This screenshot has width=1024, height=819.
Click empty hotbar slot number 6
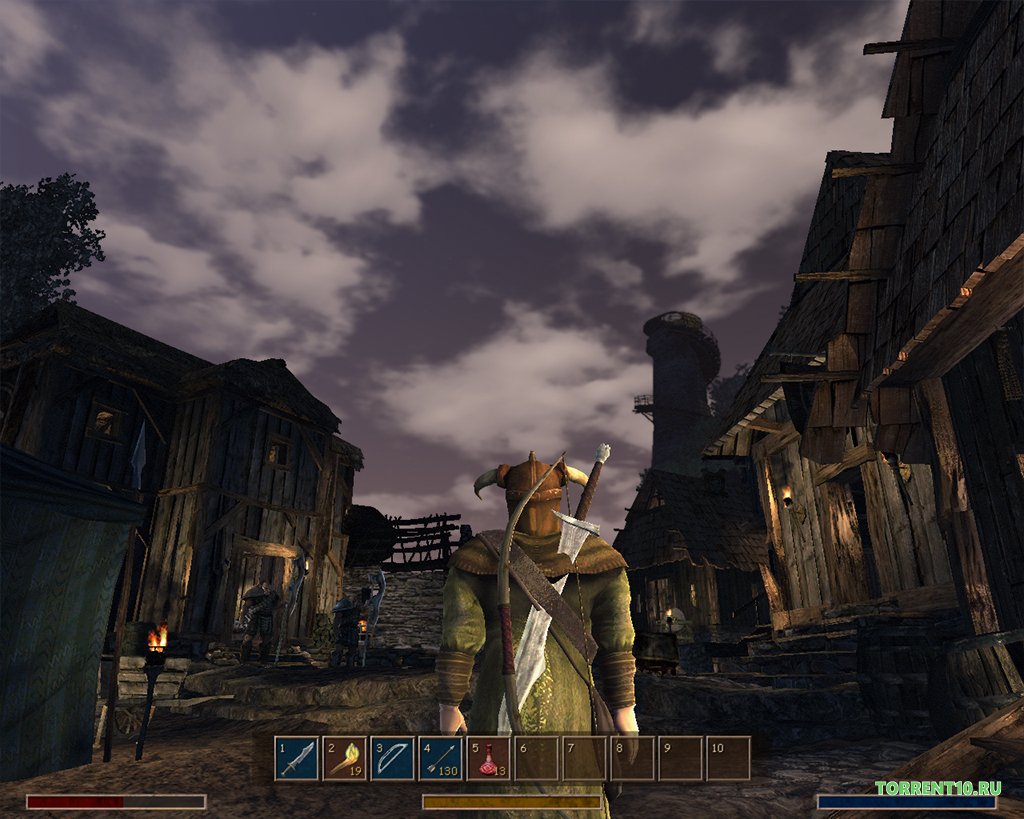click(x=537, y=758)
